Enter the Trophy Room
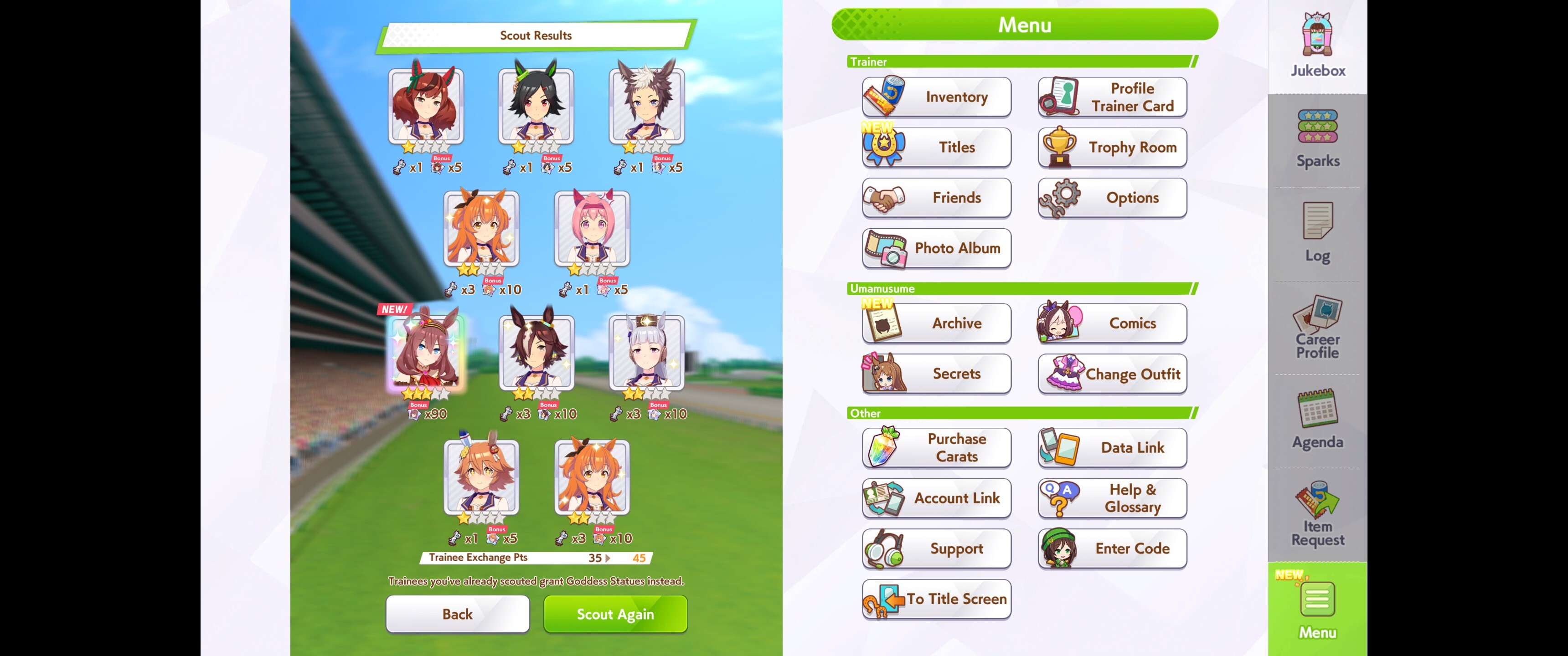Viewport: 1568px width, 656px height. (x=1112, y=147)
